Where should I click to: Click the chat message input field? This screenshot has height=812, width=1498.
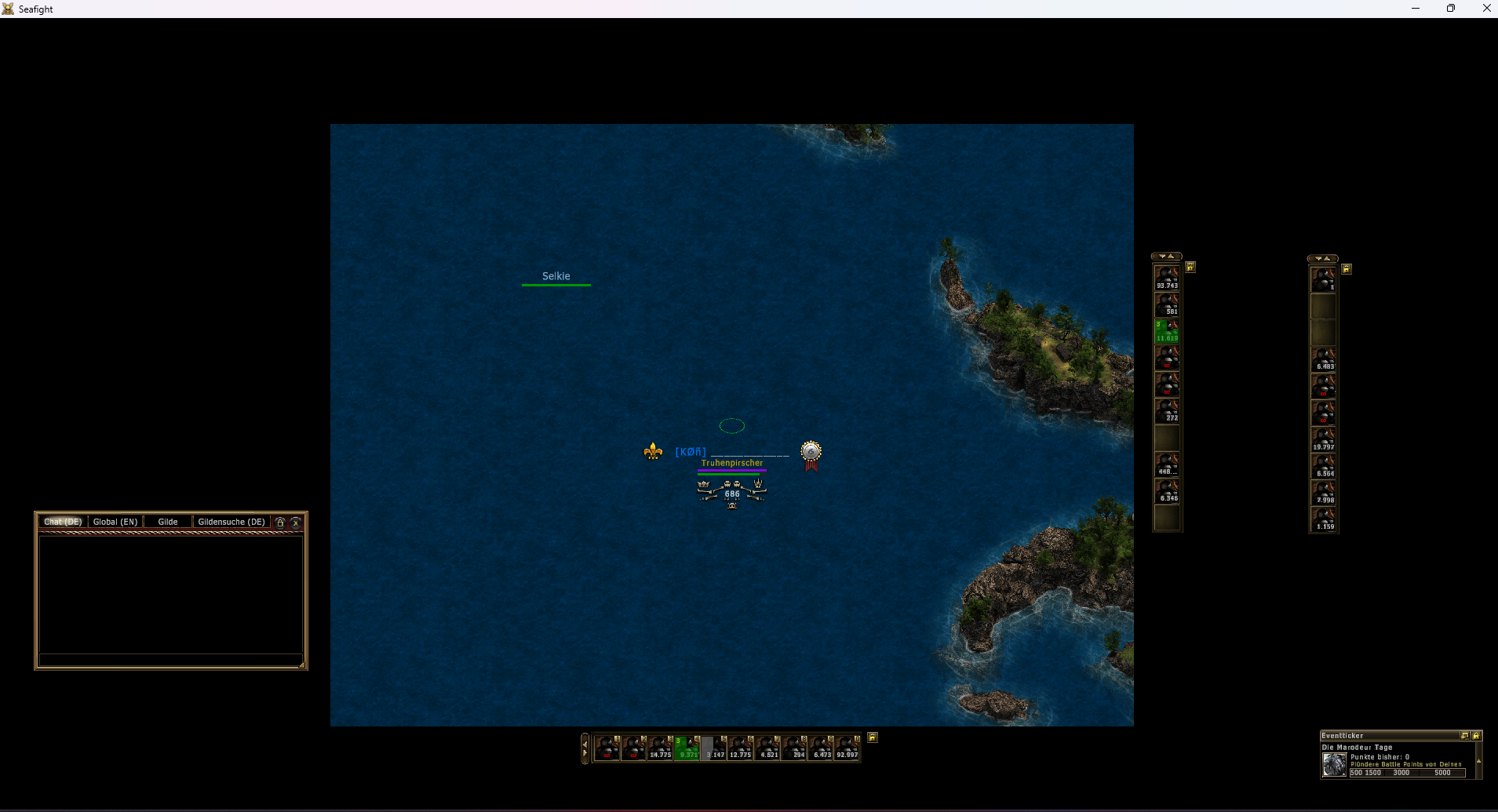[x=170, y=660]
